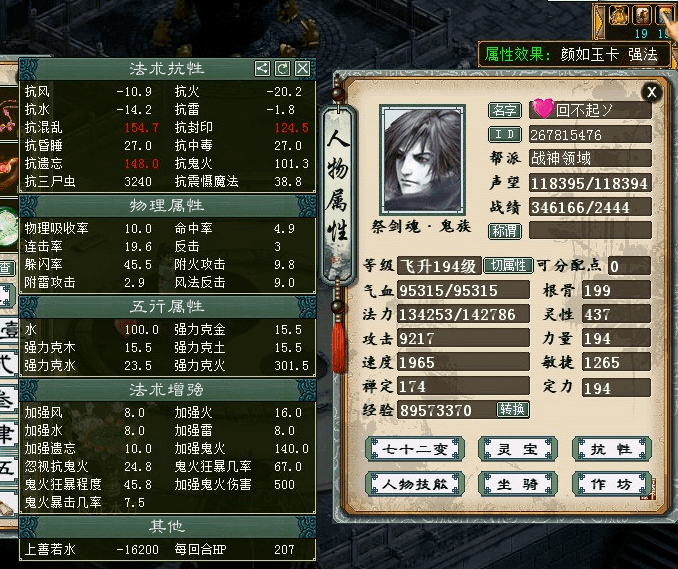The height and width of the screenshot is (569, 678).
Task: Refresh the spell resistance window
Action: [282, 69]
